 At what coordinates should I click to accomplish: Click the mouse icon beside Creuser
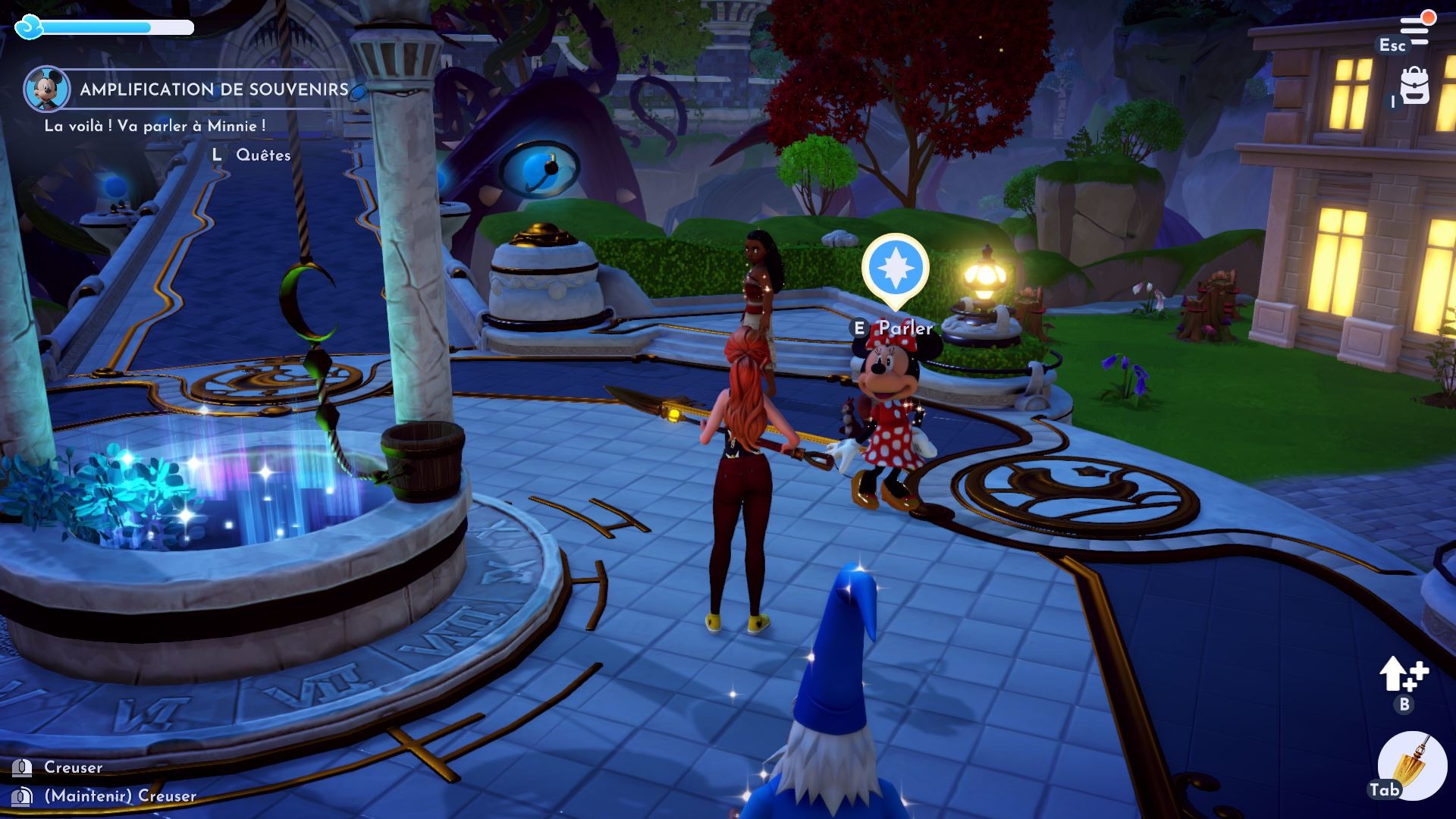23,768
